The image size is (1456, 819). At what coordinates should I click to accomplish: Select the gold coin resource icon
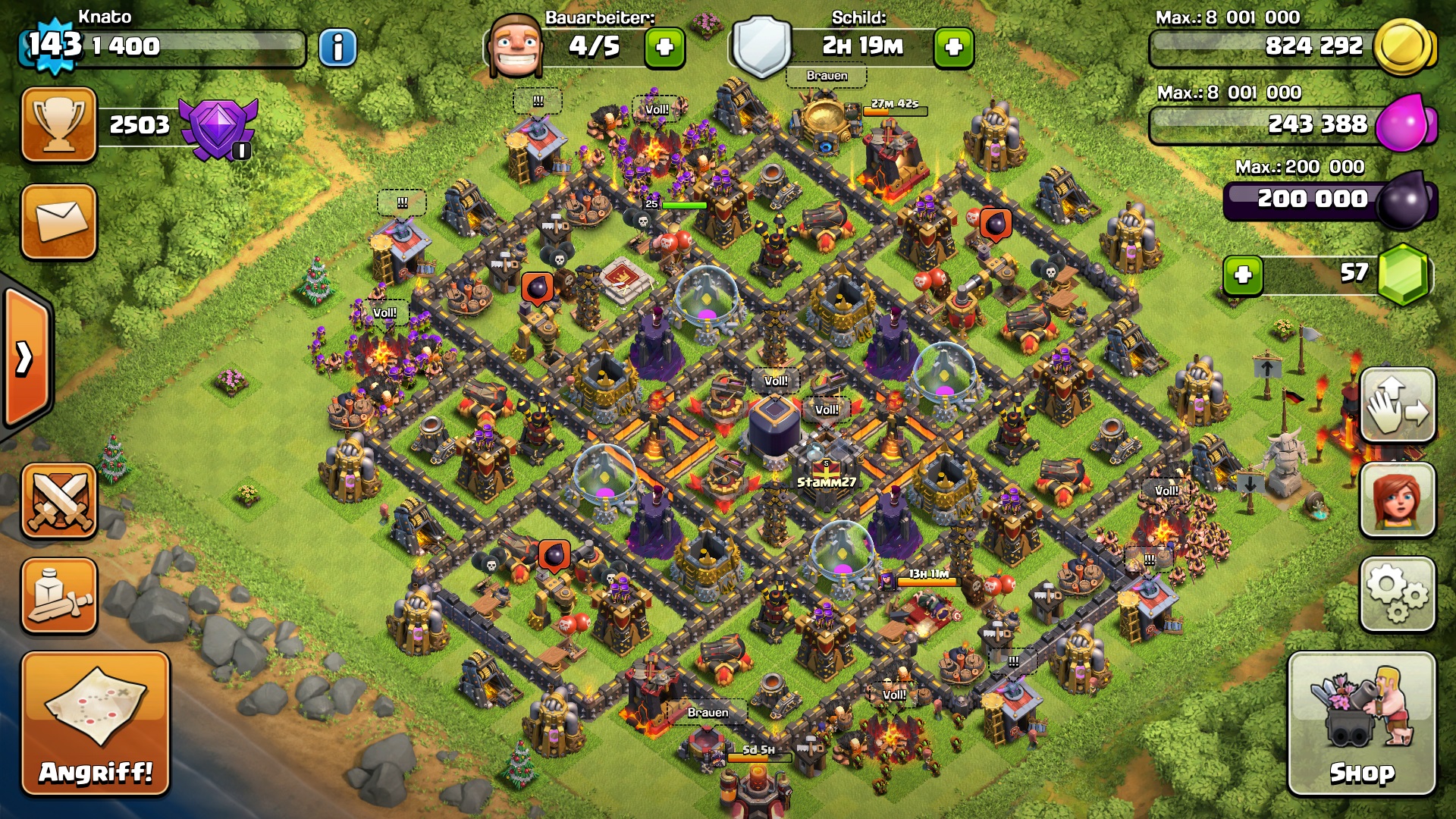click(x=1403, y=47)
